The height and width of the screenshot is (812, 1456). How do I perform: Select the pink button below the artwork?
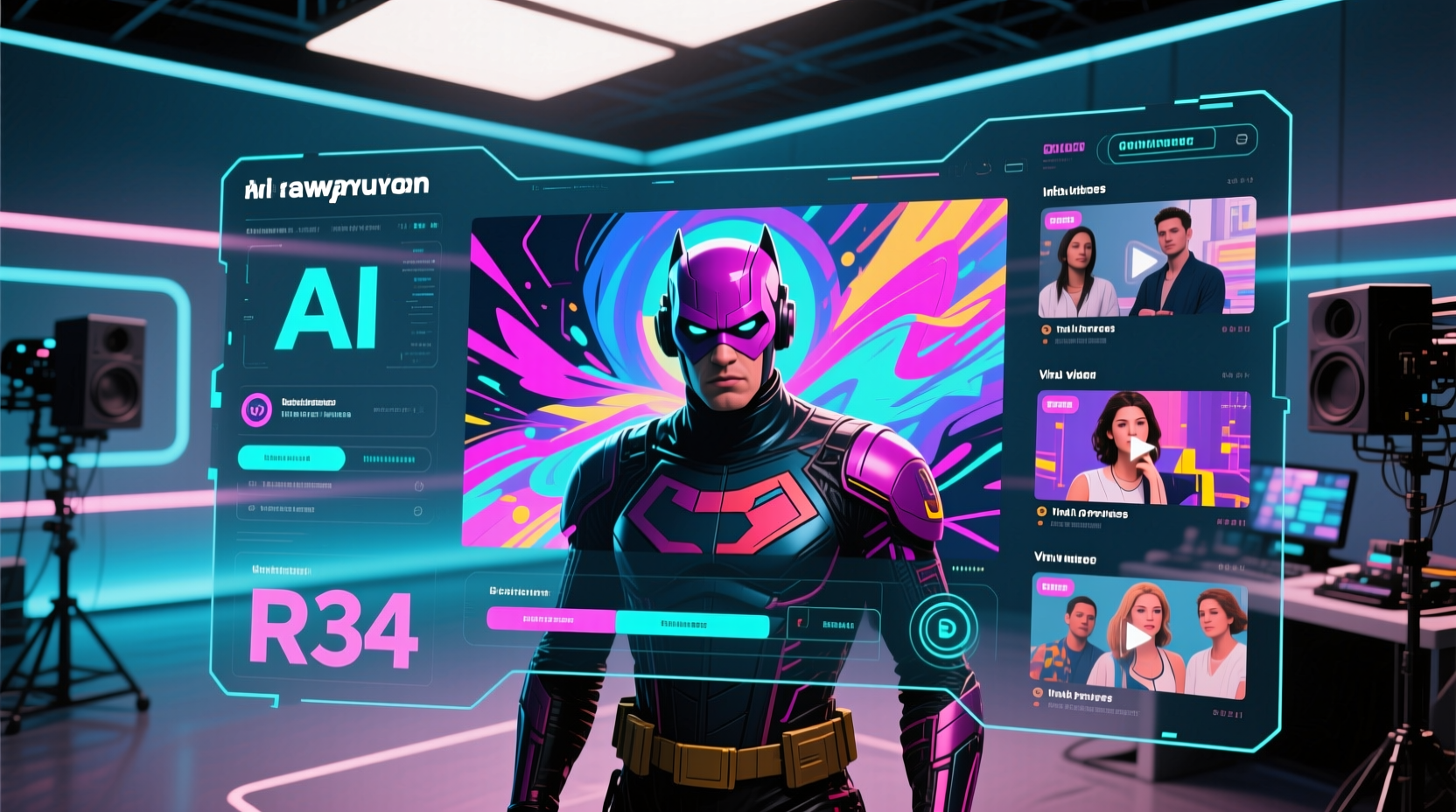point(550,620)
